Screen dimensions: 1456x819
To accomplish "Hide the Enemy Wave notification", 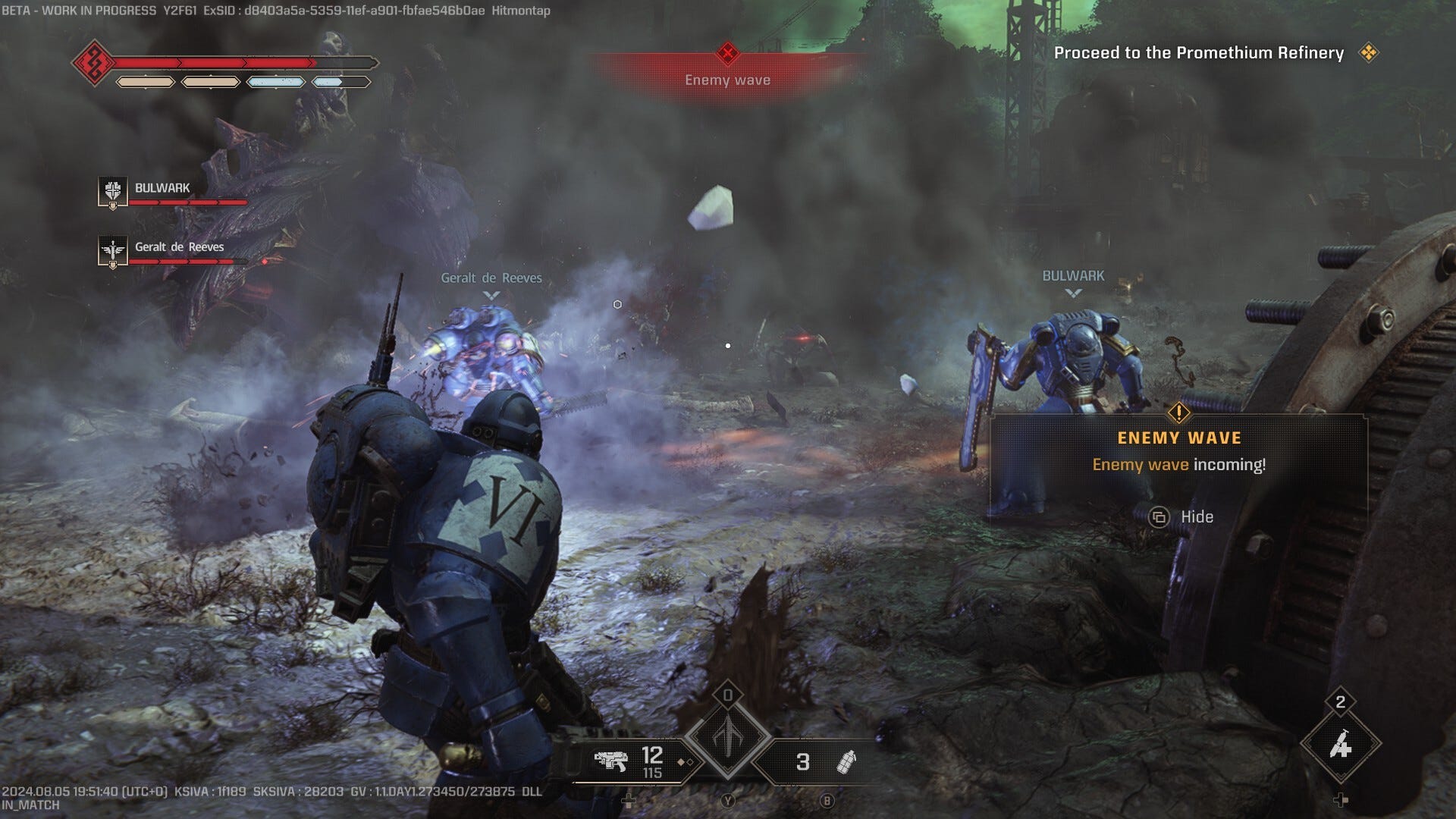I will point(1181,517).
